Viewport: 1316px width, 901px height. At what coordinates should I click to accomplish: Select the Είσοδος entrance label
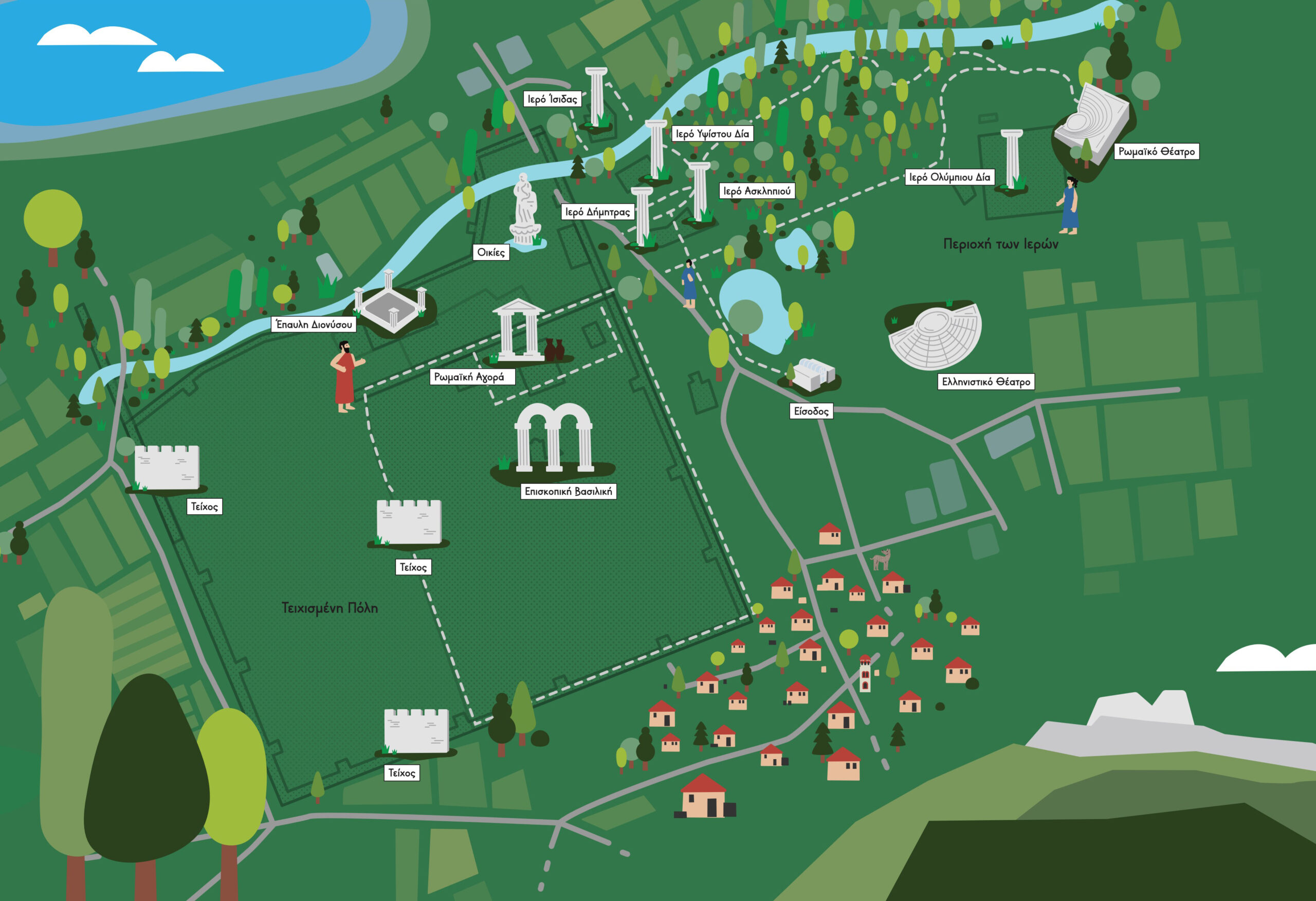pyautogui.click(x=811, y=411)
